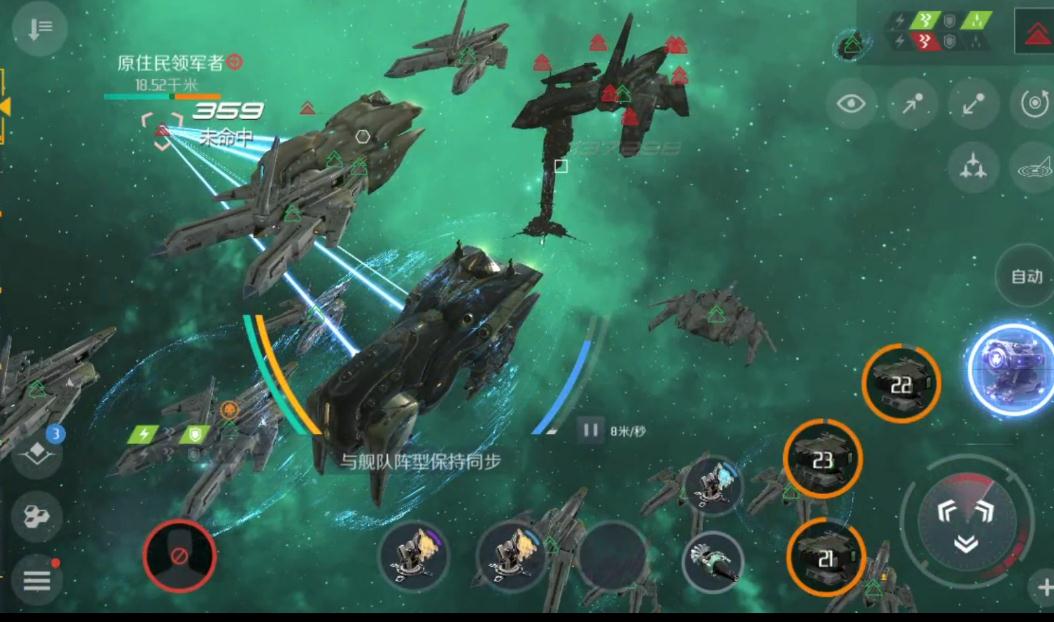Image resolution: width=1054 pixels, height=622 pixels.
Task: Use the chevron fleet direction control pad
Action: point(965,521)
